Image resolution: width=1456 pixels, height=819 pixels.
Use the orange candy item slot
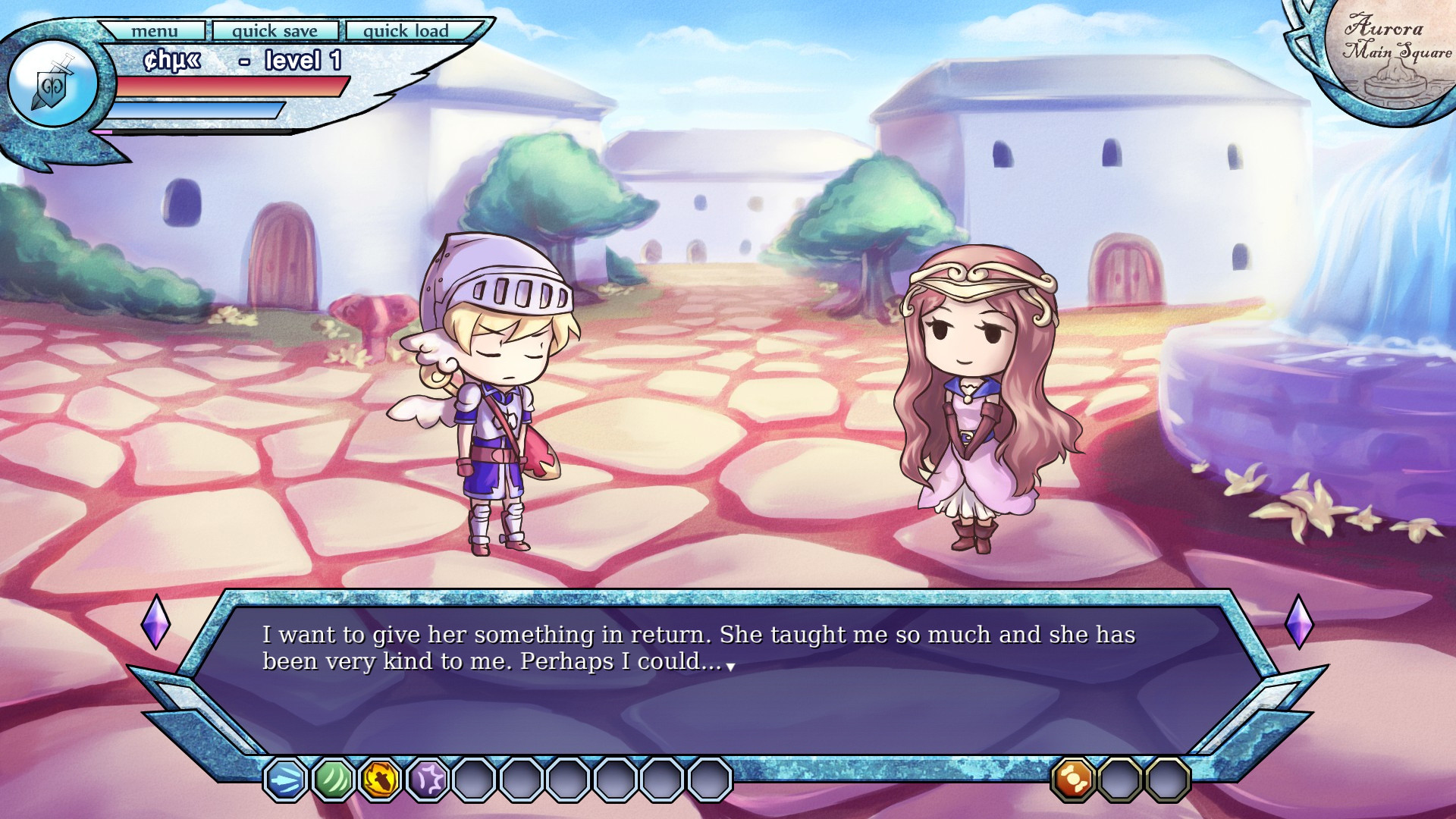[1073, 779]
